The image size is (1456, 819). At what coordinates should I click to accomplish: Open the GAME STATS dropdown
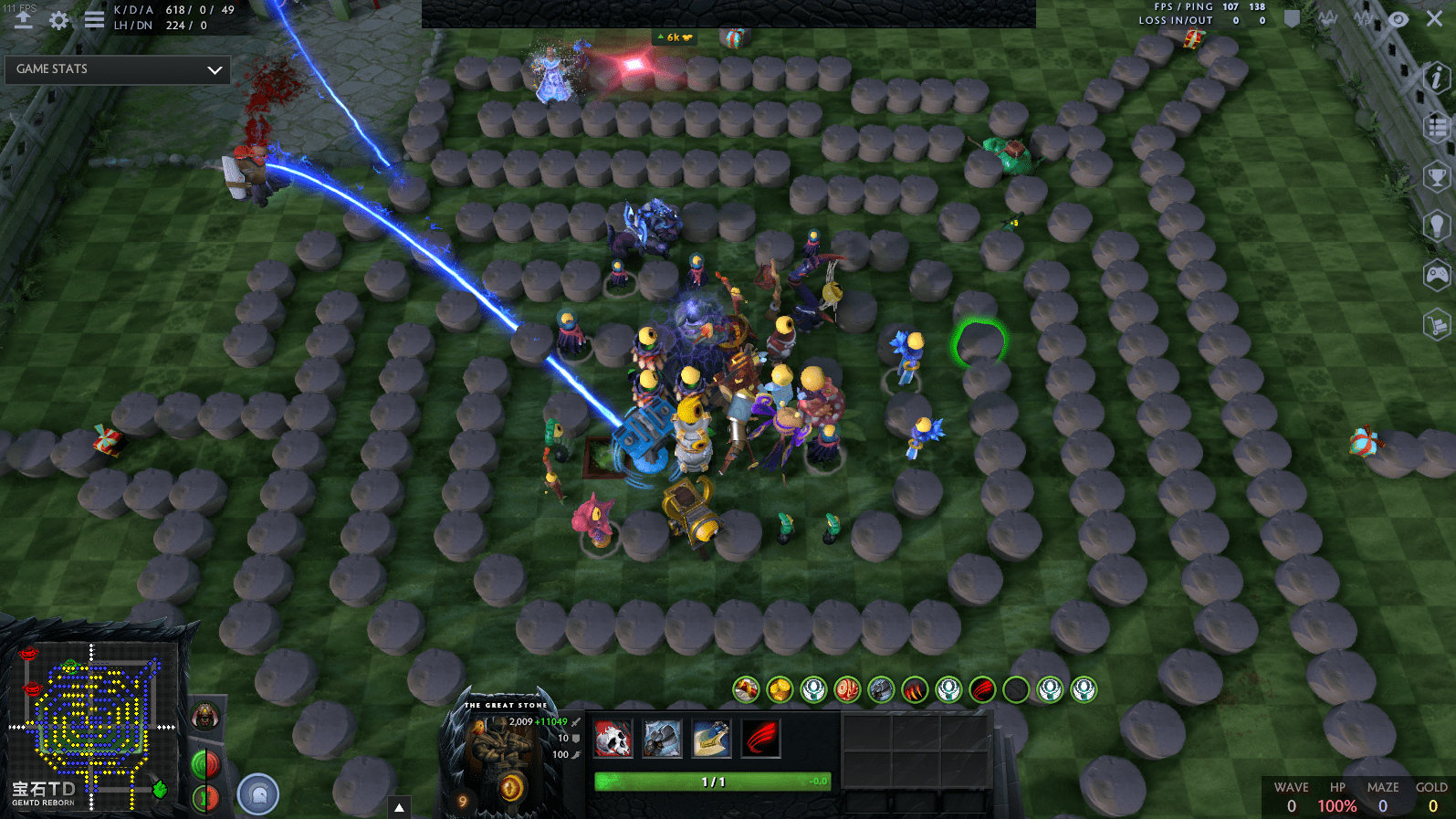coord(117,69)
